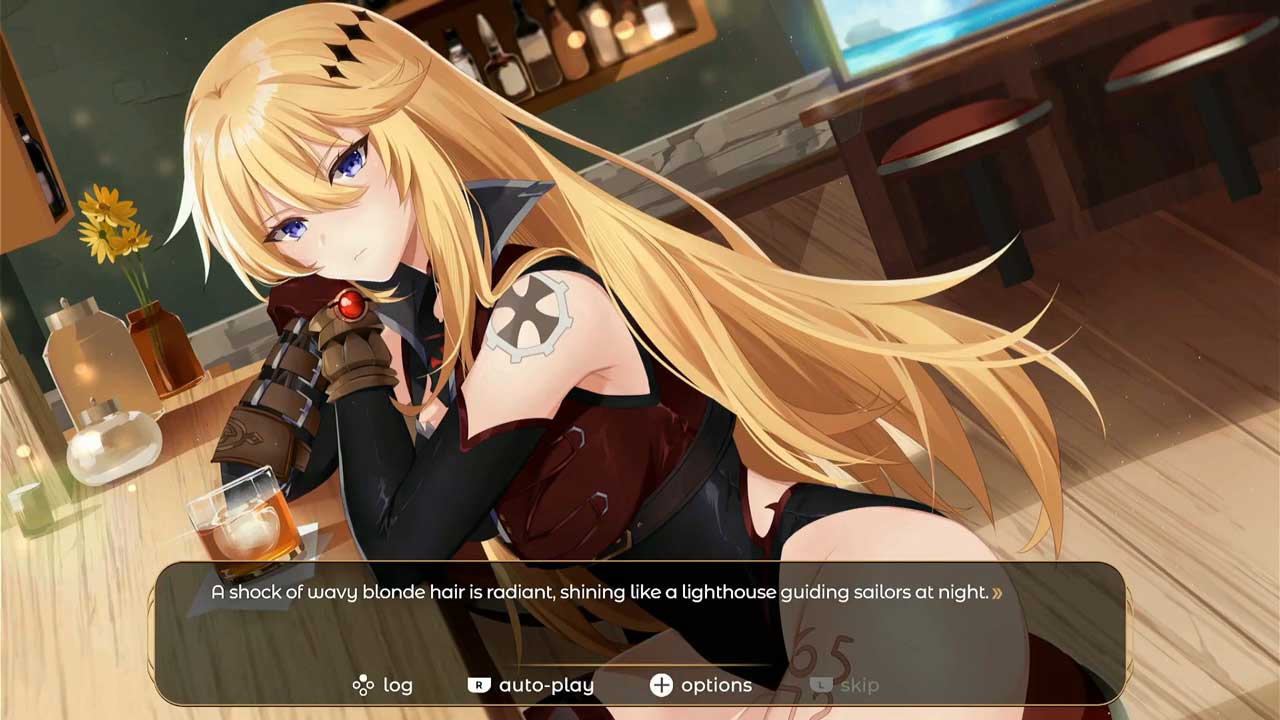1280x720 pixels.
Task: Turn on auto-play
Action: [x=532, y=685]
